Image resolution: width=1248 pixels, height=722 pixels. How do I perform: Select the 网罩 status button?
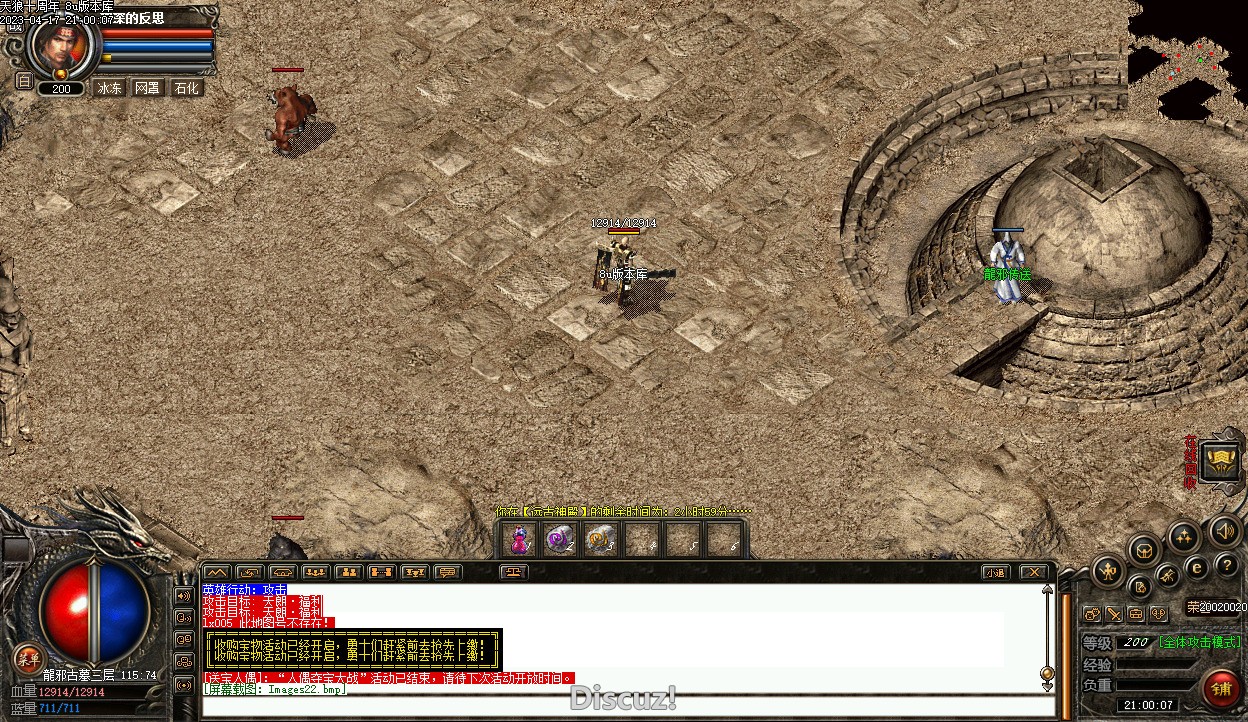pyautogui.click(x=147, y=88)
